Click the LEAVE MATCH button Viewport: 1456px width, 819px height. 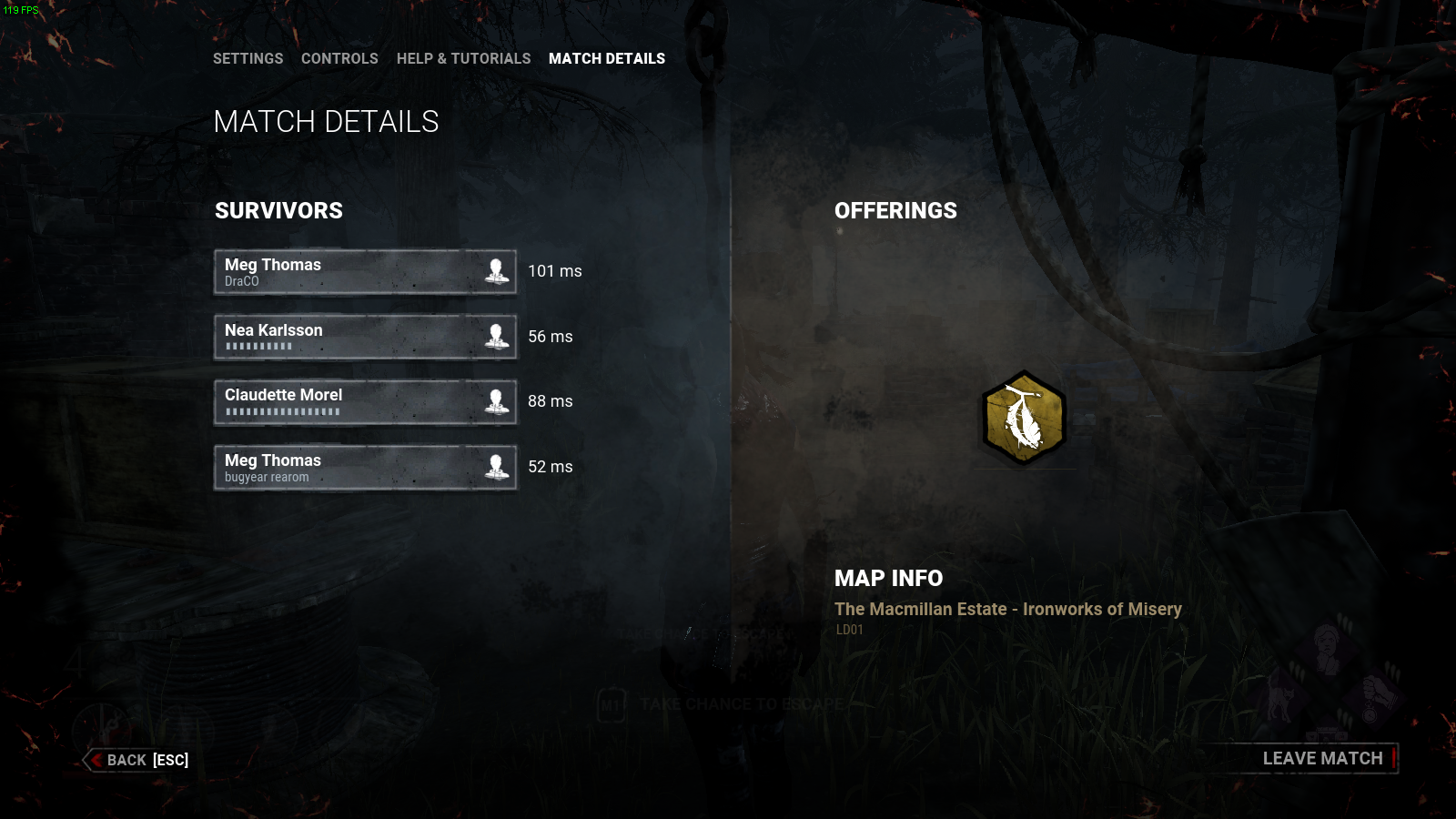click(x=1322, y=757)
